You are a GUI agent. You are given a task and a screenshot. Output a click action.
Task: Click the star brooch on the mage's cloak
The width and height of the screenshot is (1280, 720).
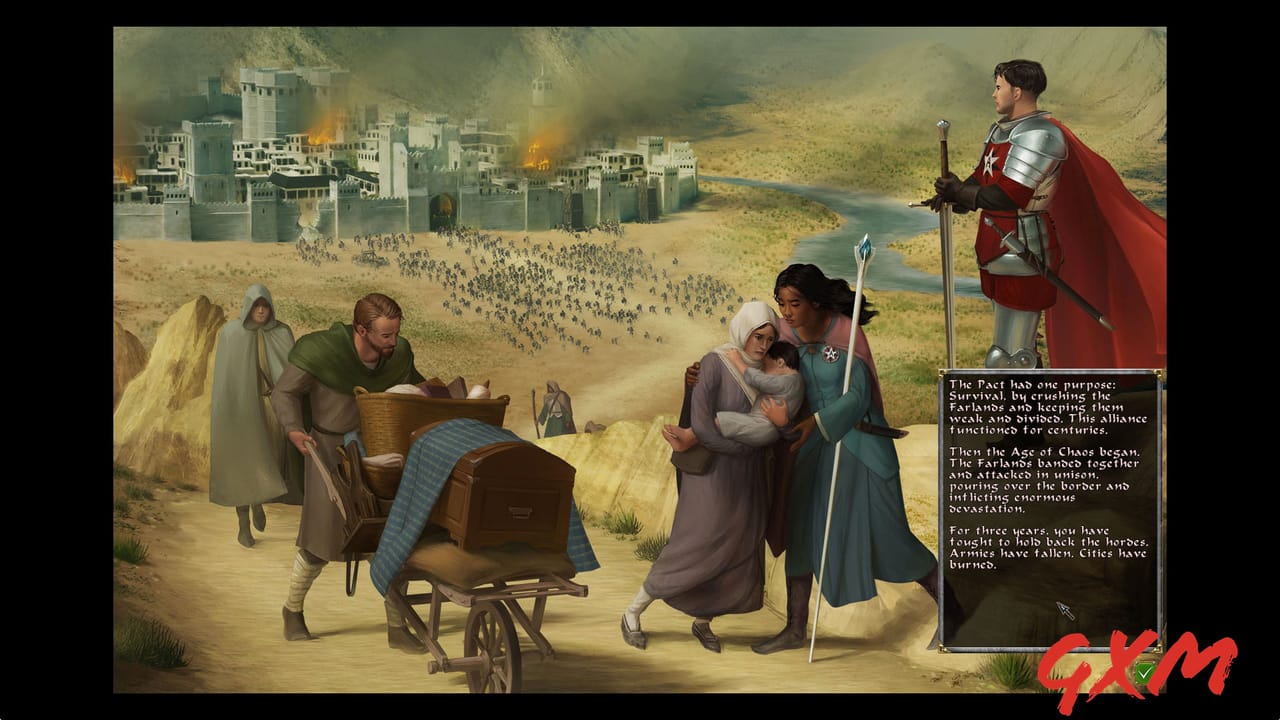click(x=829, y=351)
